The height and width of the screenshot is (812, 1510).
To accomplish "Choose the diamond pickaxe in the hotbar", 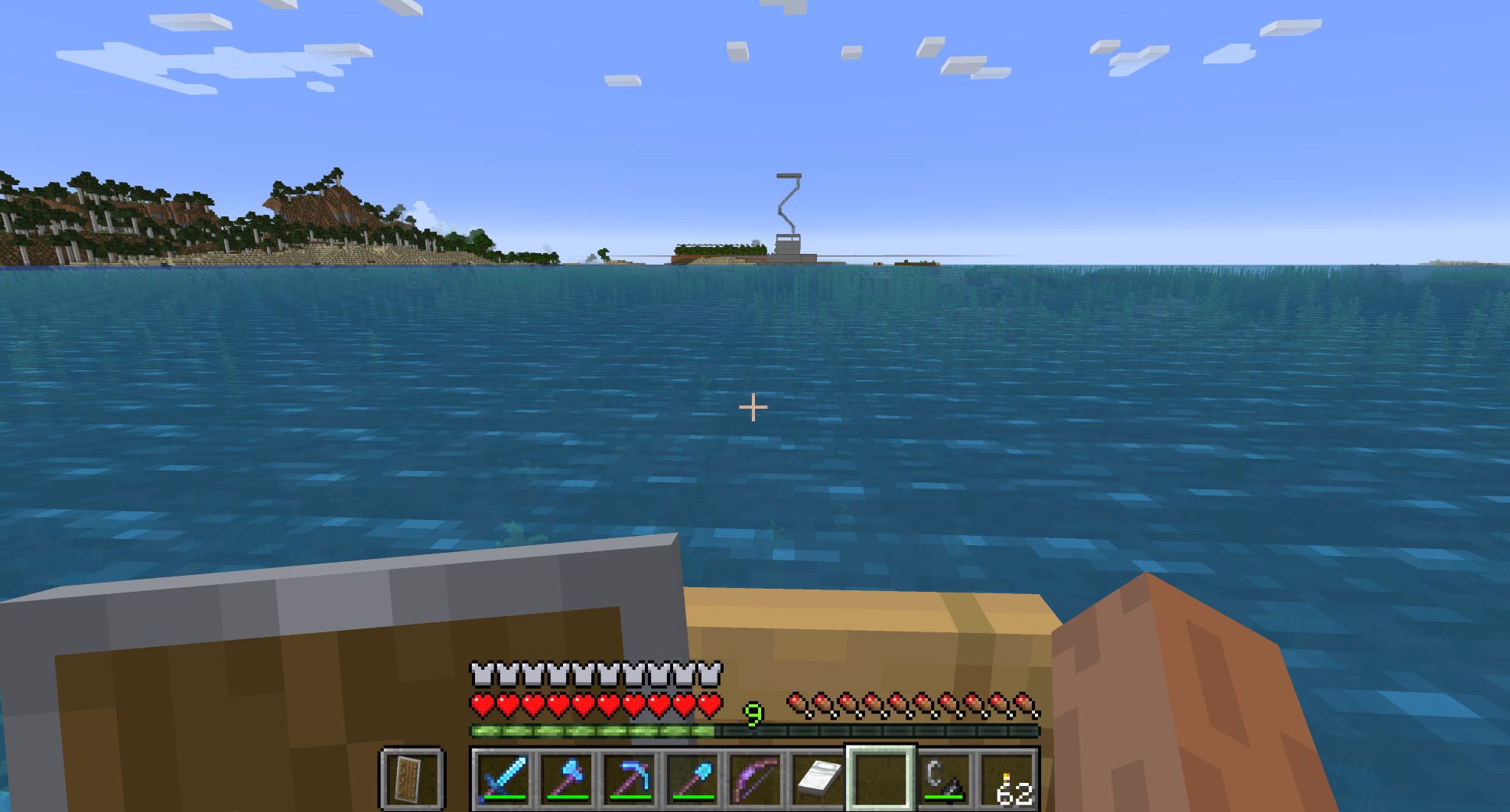I will (x=629, y=778).
